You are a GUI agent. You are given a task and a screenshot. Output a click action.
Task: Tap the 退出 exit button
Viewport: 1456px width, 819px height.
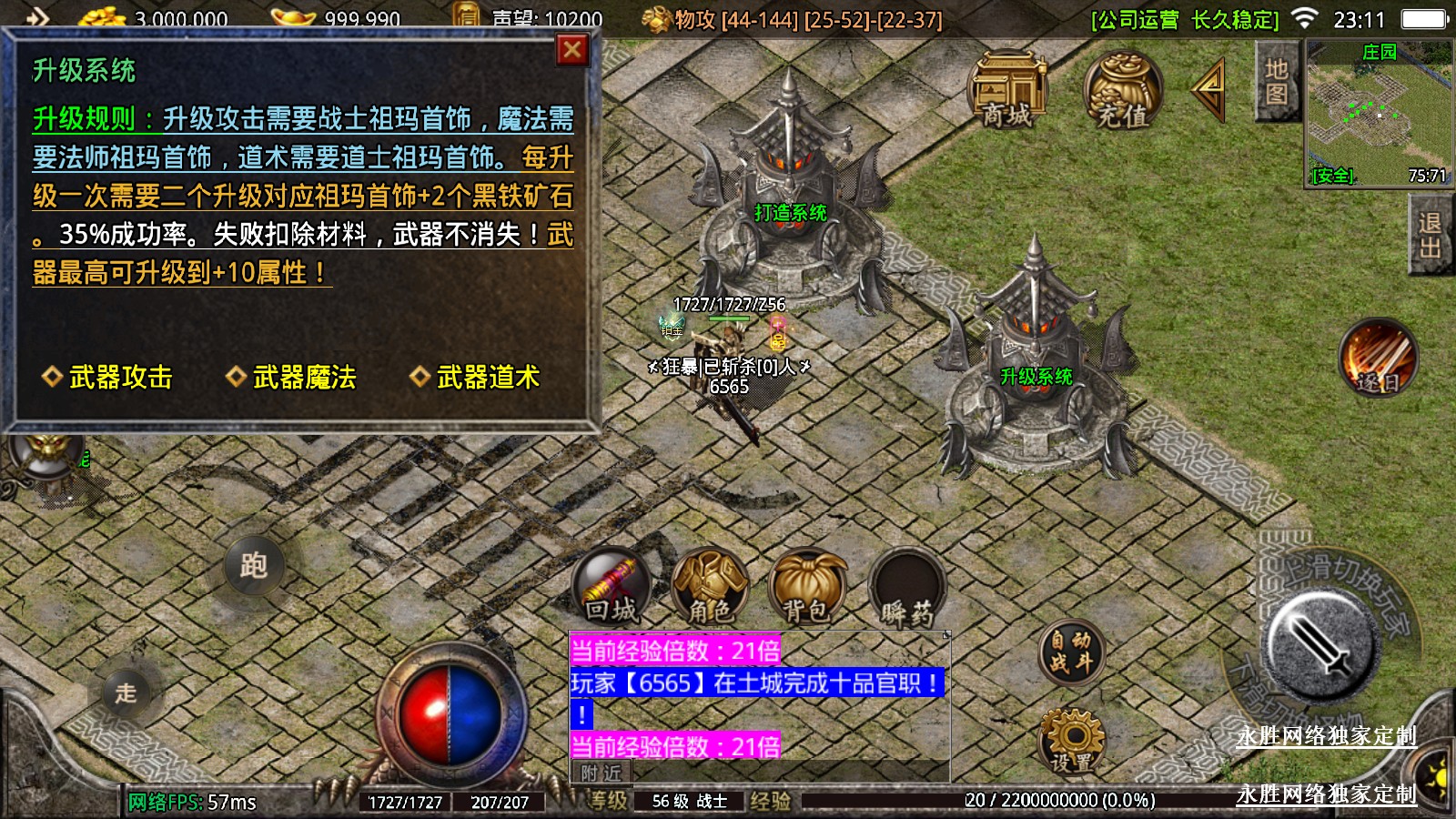click(x=1430, y=235)
